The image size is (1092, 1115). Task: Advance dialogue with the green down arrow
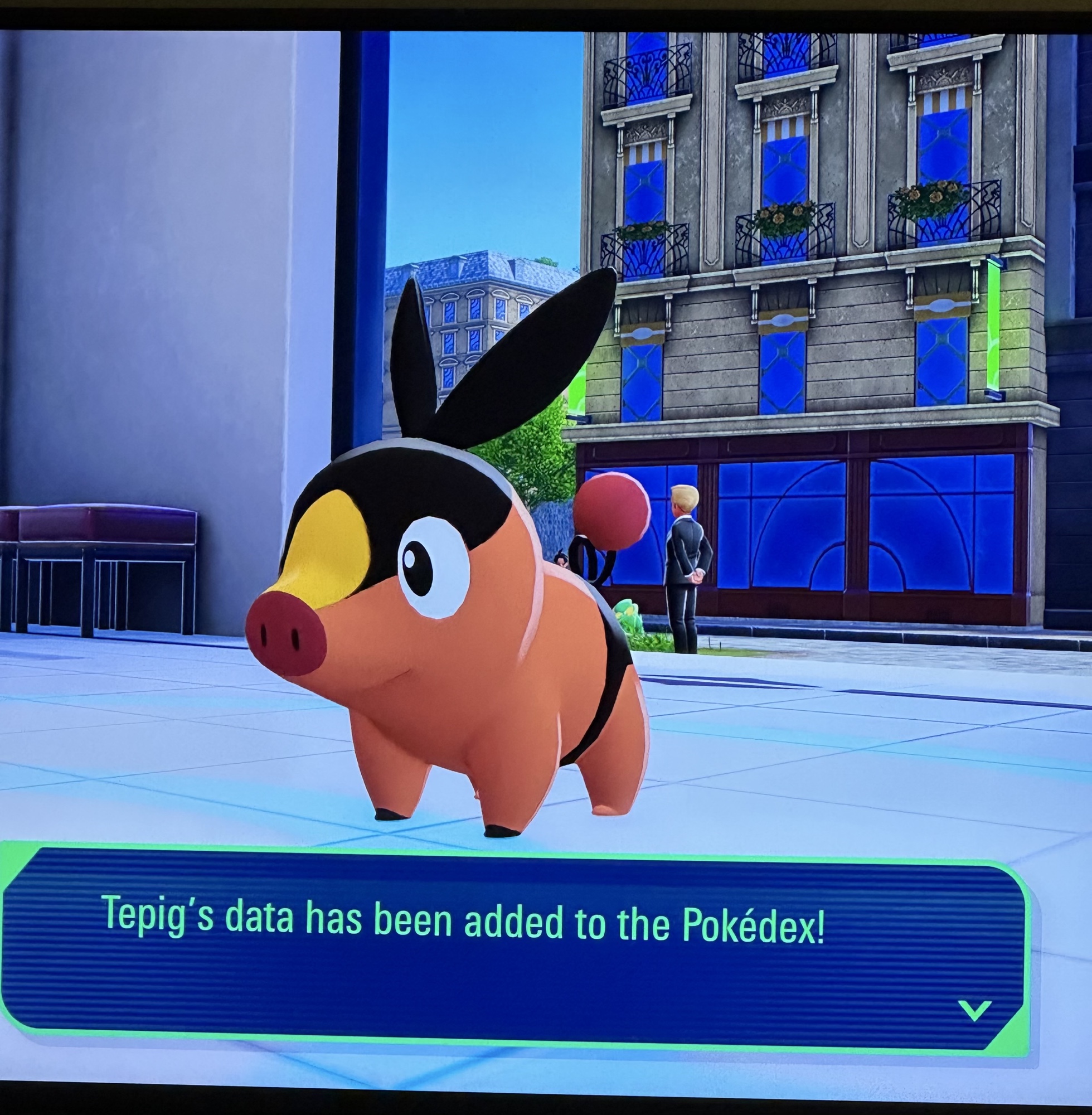(974, 1010)
